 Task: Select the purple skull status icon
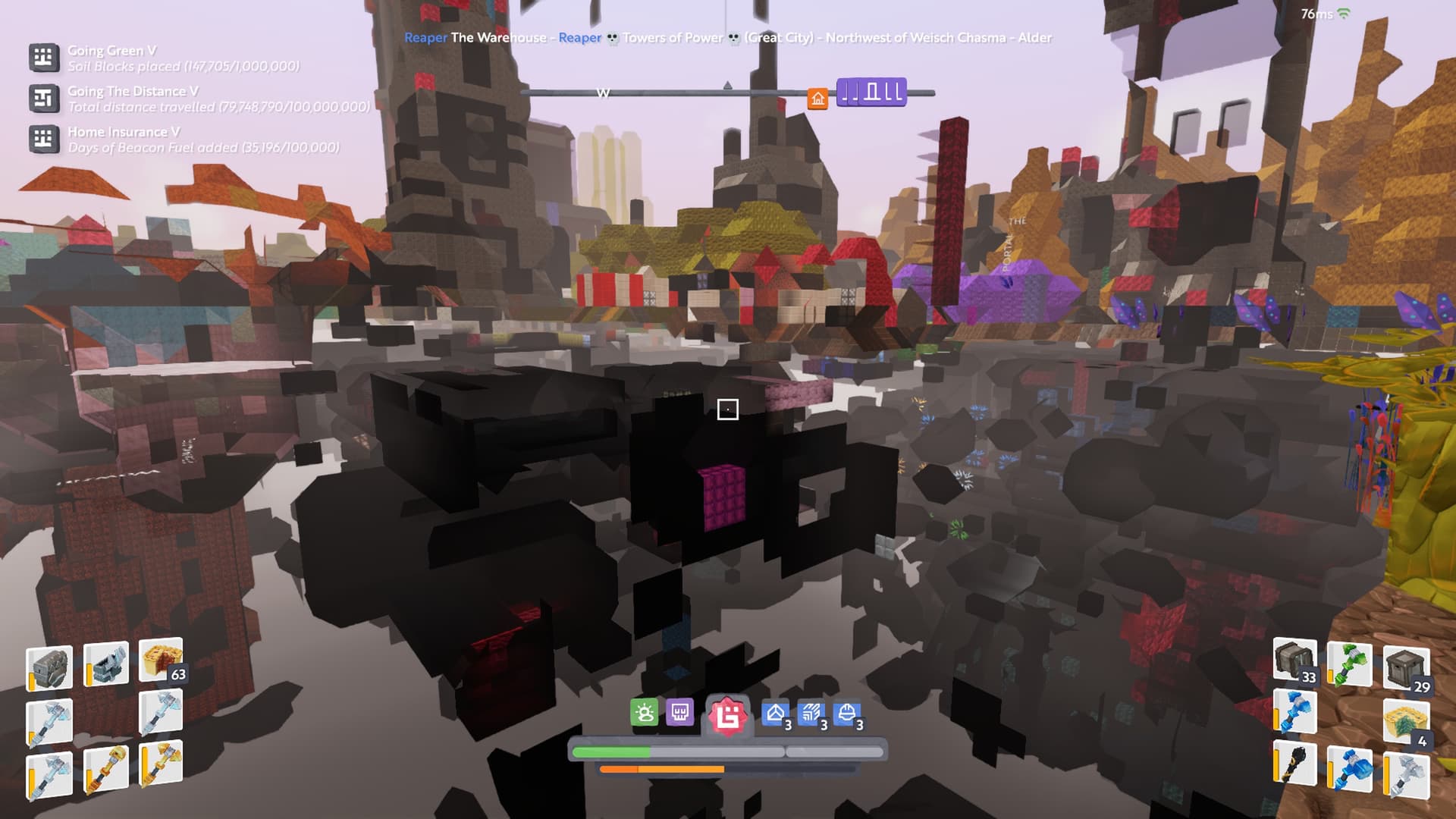tap(680, 713)
